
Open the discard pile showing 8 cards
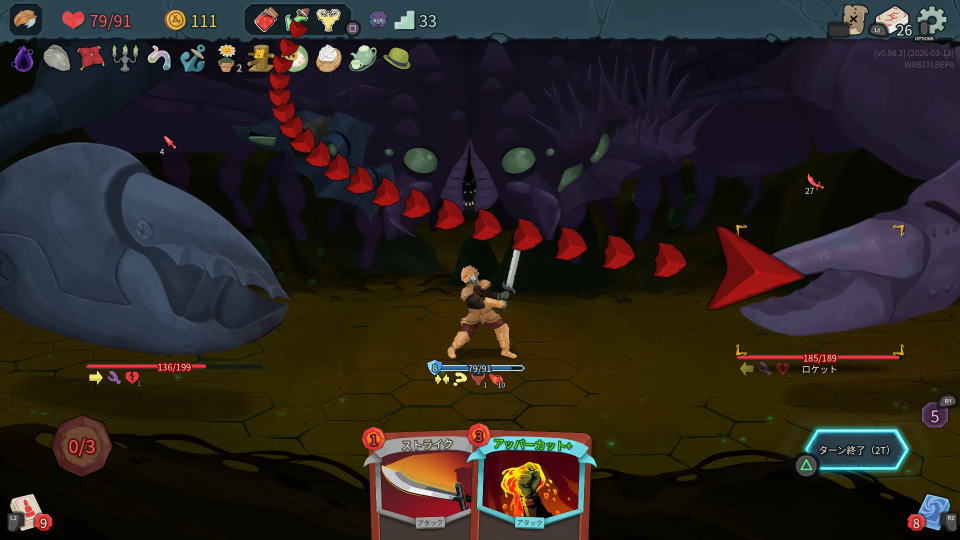(x=932, y=511)
